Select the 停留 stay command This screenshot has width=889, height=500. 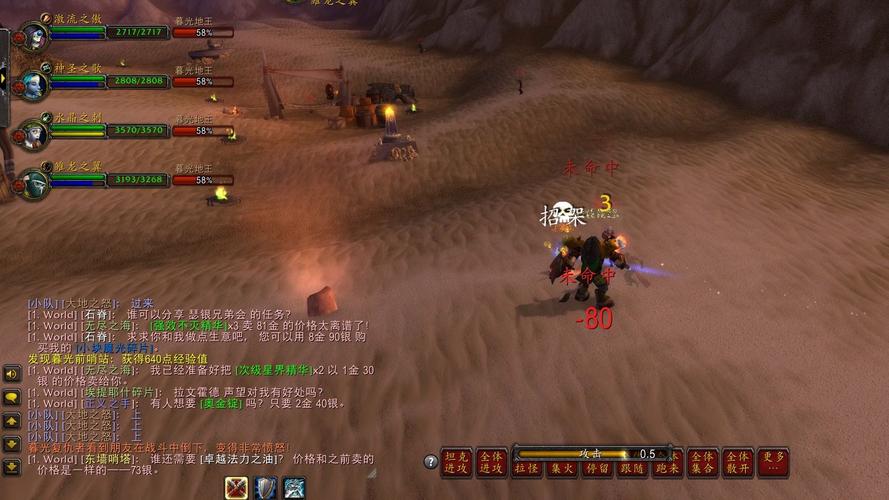pyautogui.click(x=597, y=468)
